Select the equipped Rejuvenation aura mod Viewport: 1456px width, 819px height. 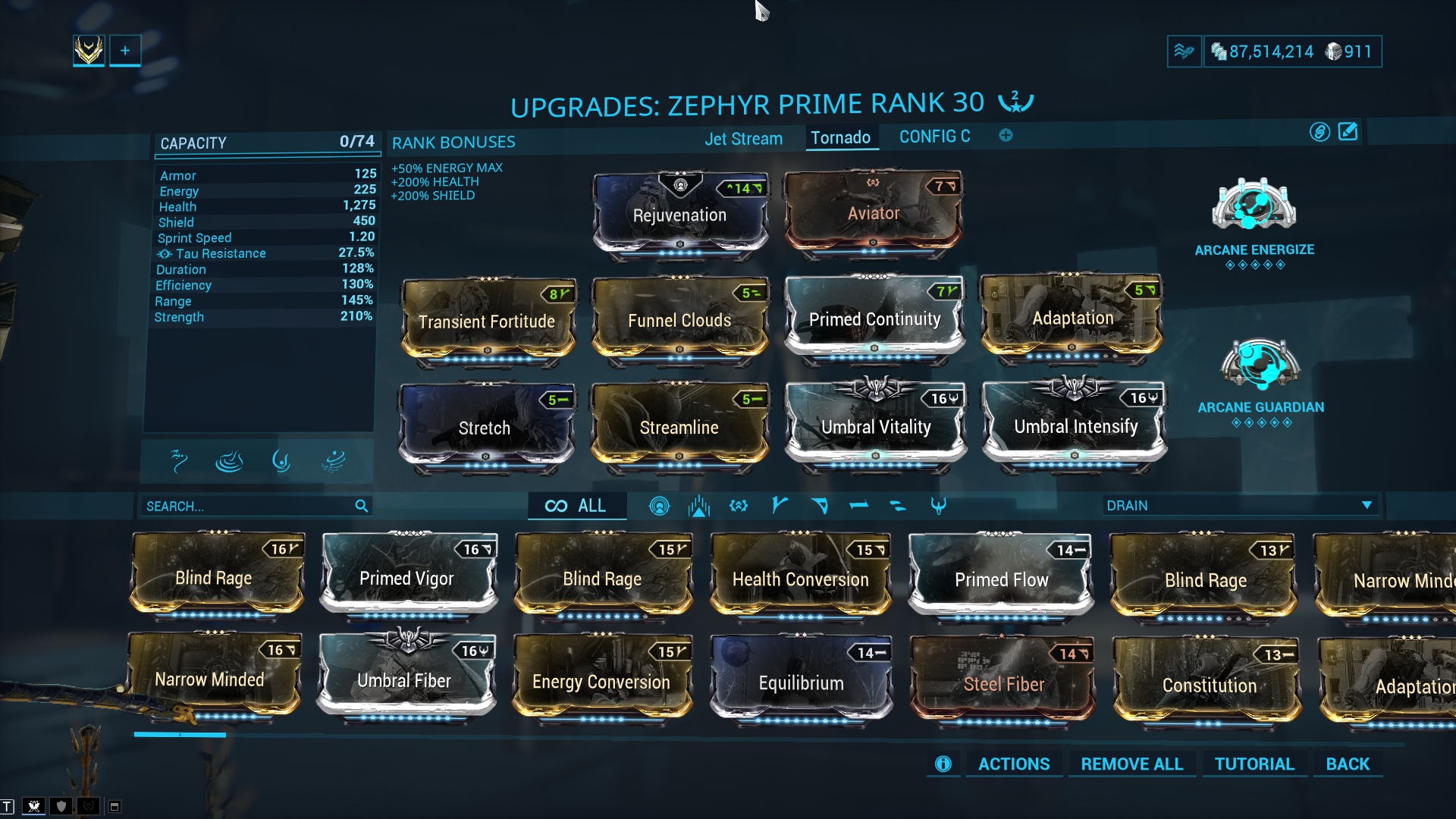[679, 215]
